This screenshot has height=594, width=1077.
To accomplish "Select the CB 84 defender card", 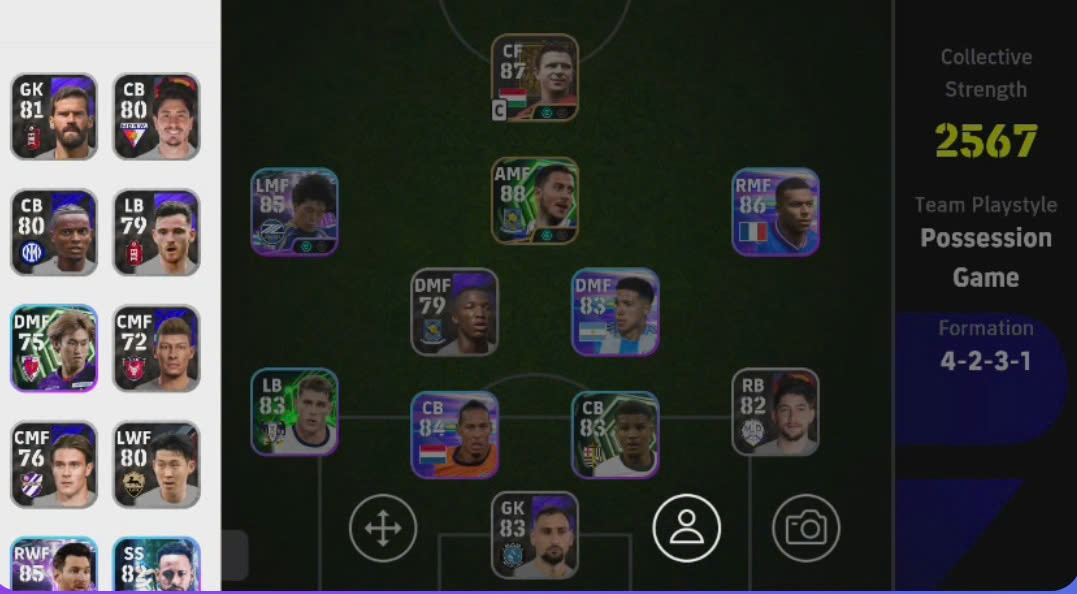I will coord(454,435).
